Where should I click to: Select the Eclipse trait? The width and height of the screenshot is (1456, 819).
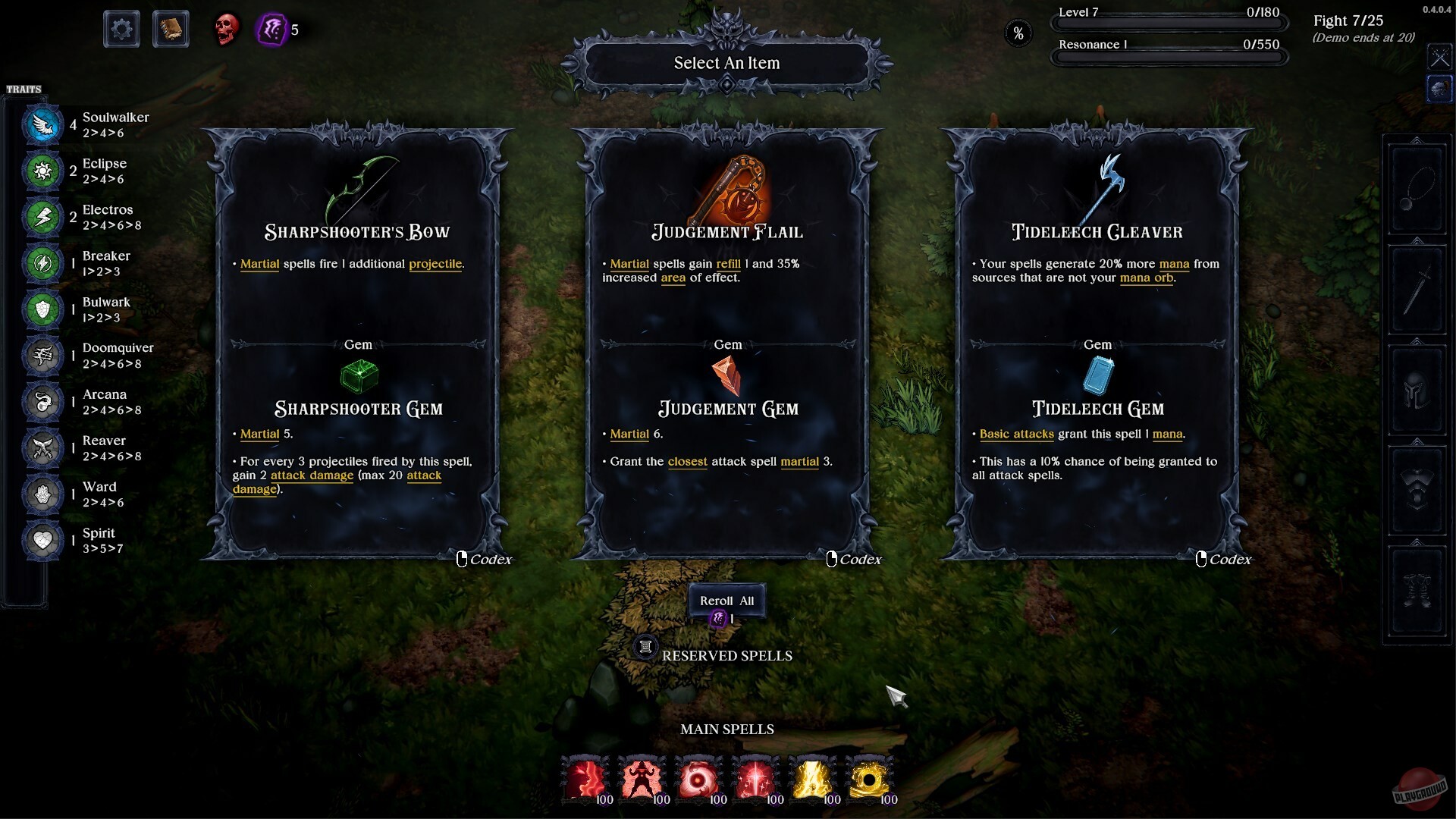(x=43, y=171)
